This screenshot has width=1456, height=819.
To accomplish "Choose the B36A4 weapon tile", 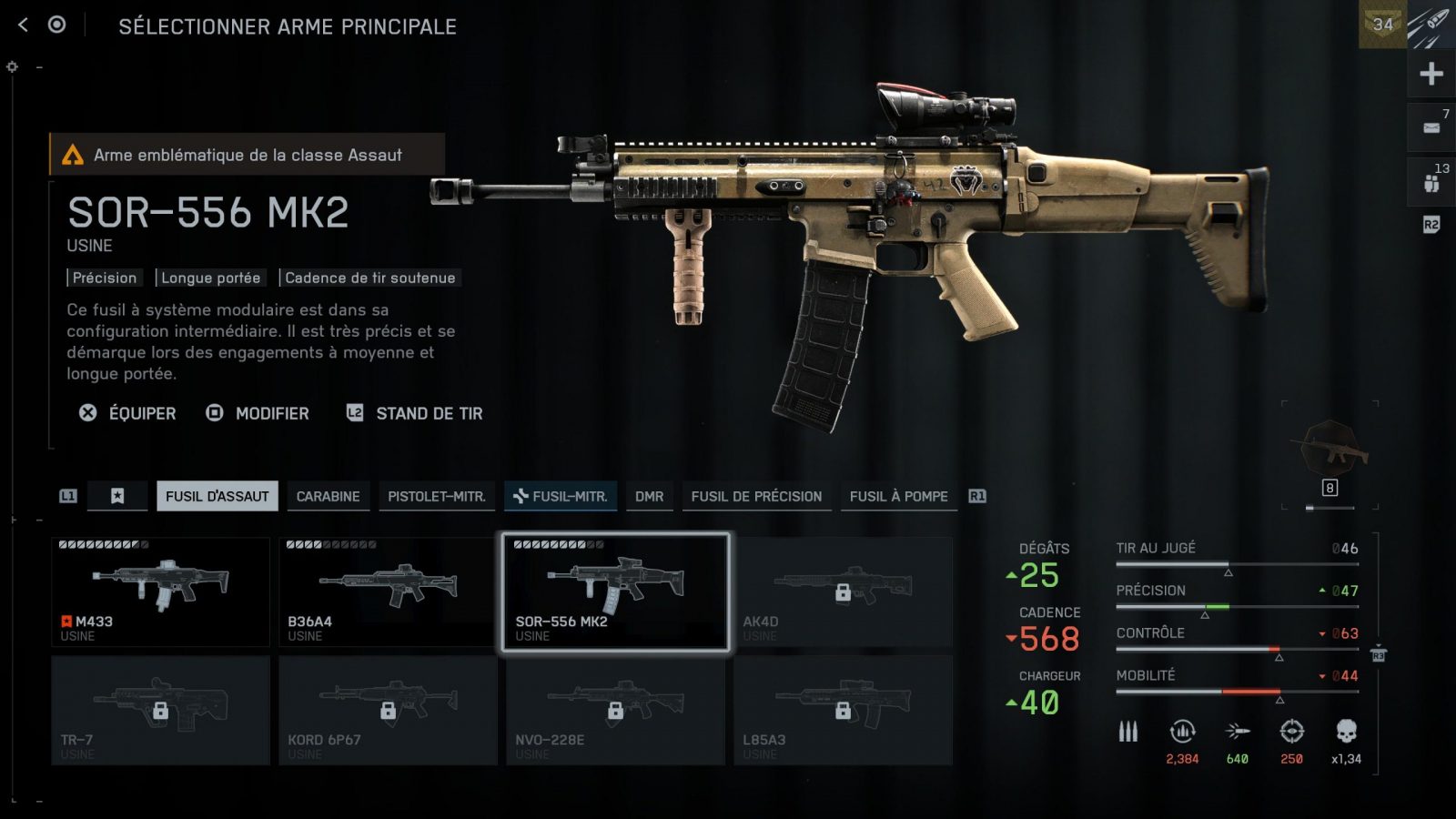I will 388,591.
